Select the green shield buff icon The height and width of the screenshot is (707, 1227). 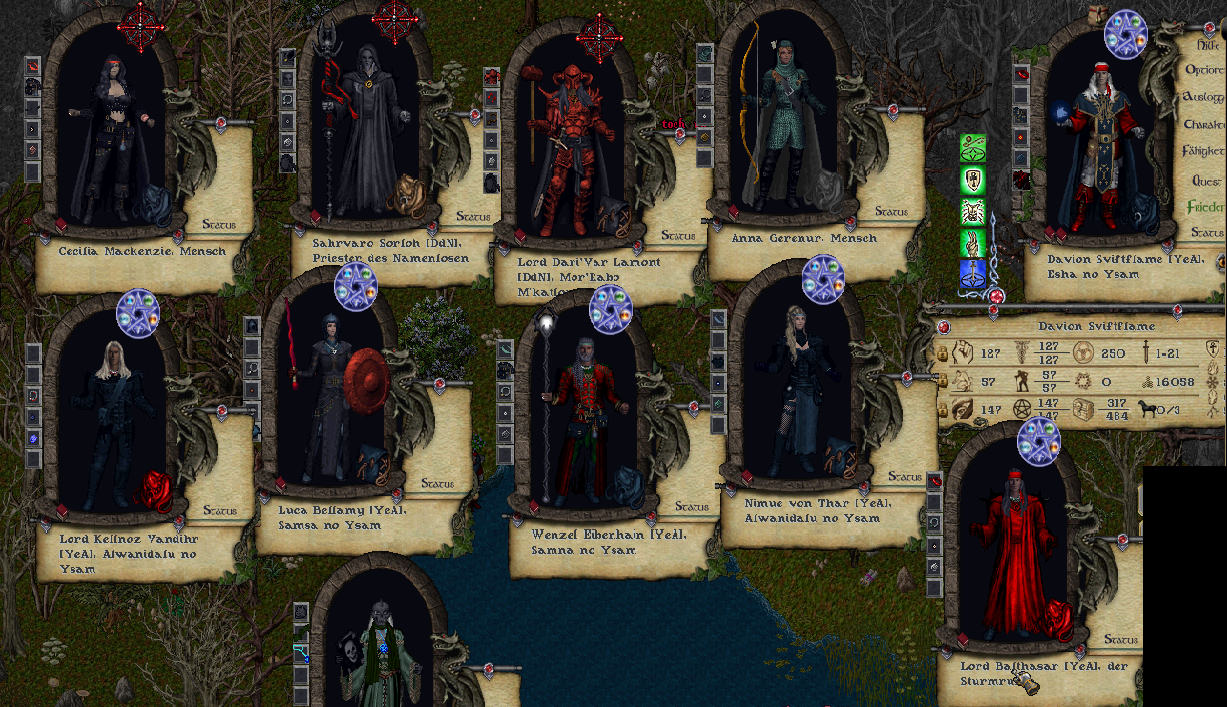(973, 180)
